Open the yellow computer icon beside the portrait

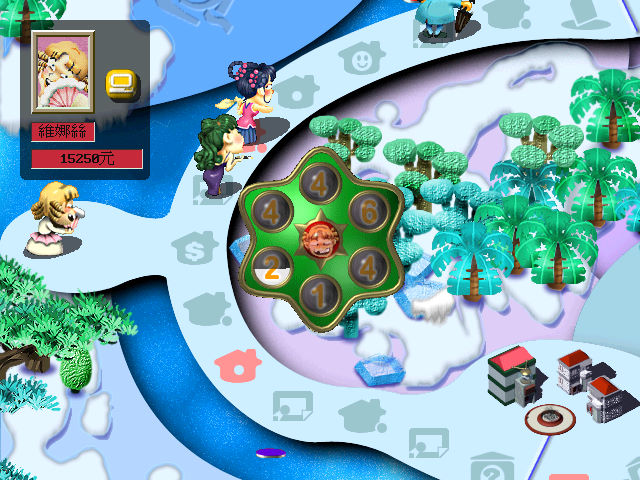(122, 82)
